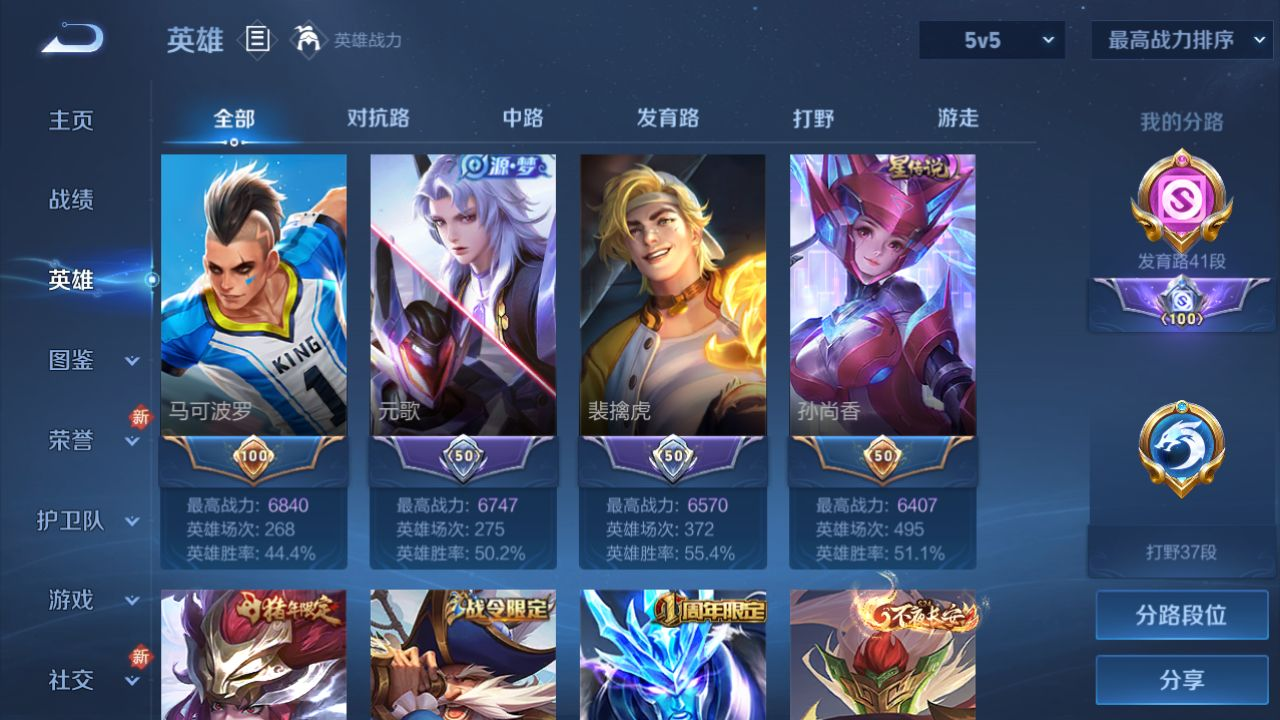Switch to the 对抗路 tab
This screenshot has height=720, width=1280.
pyautogui.click(x=378, y=118)
